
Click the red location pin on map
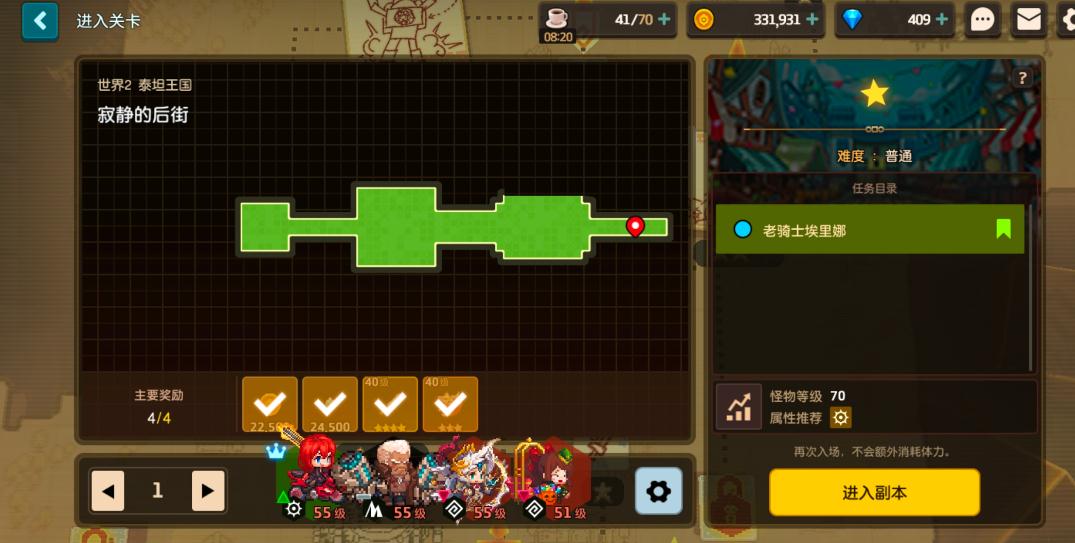click(634, 226)
